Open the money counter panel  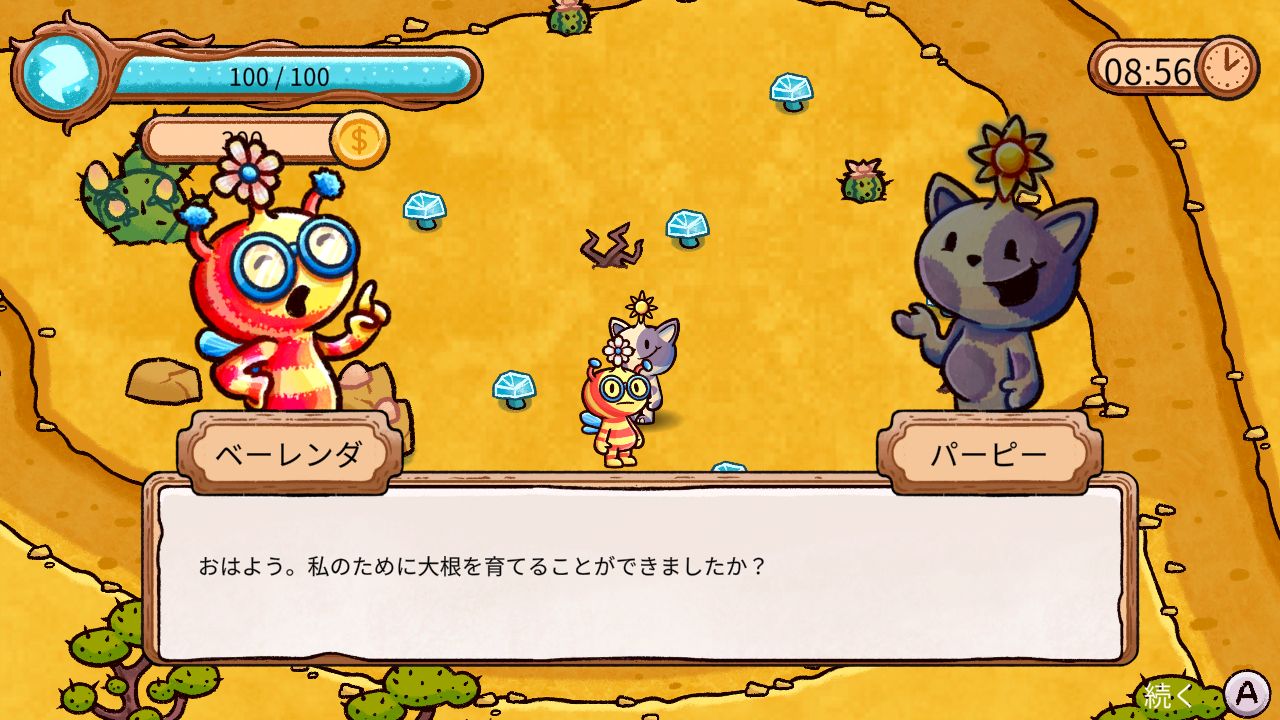click(x=250, y=136)
